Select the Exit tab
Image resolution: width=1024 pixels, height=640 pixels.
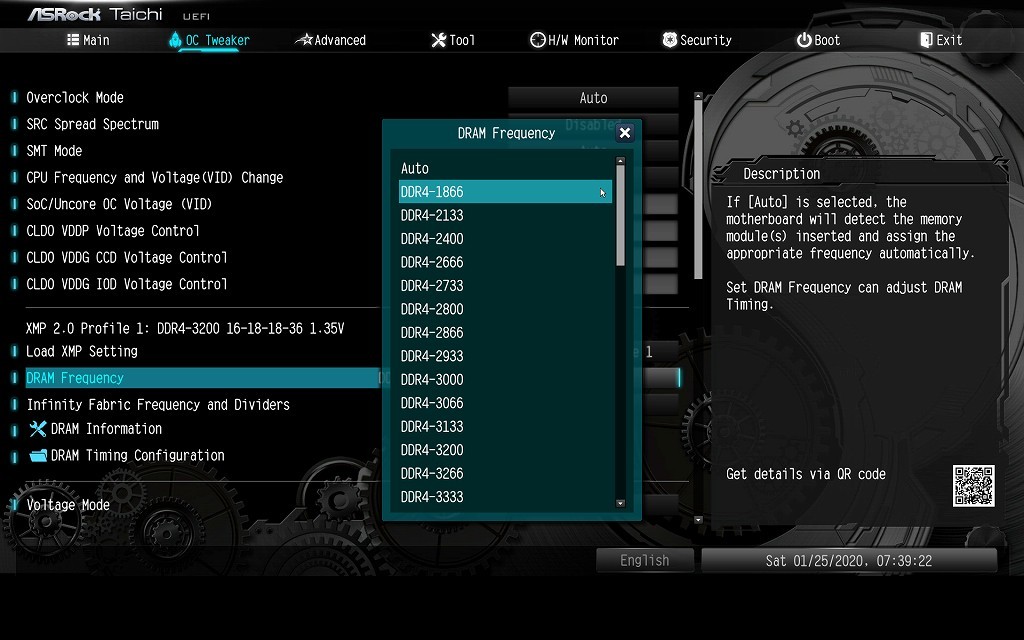pyautogui.click(x=940, y=40)
